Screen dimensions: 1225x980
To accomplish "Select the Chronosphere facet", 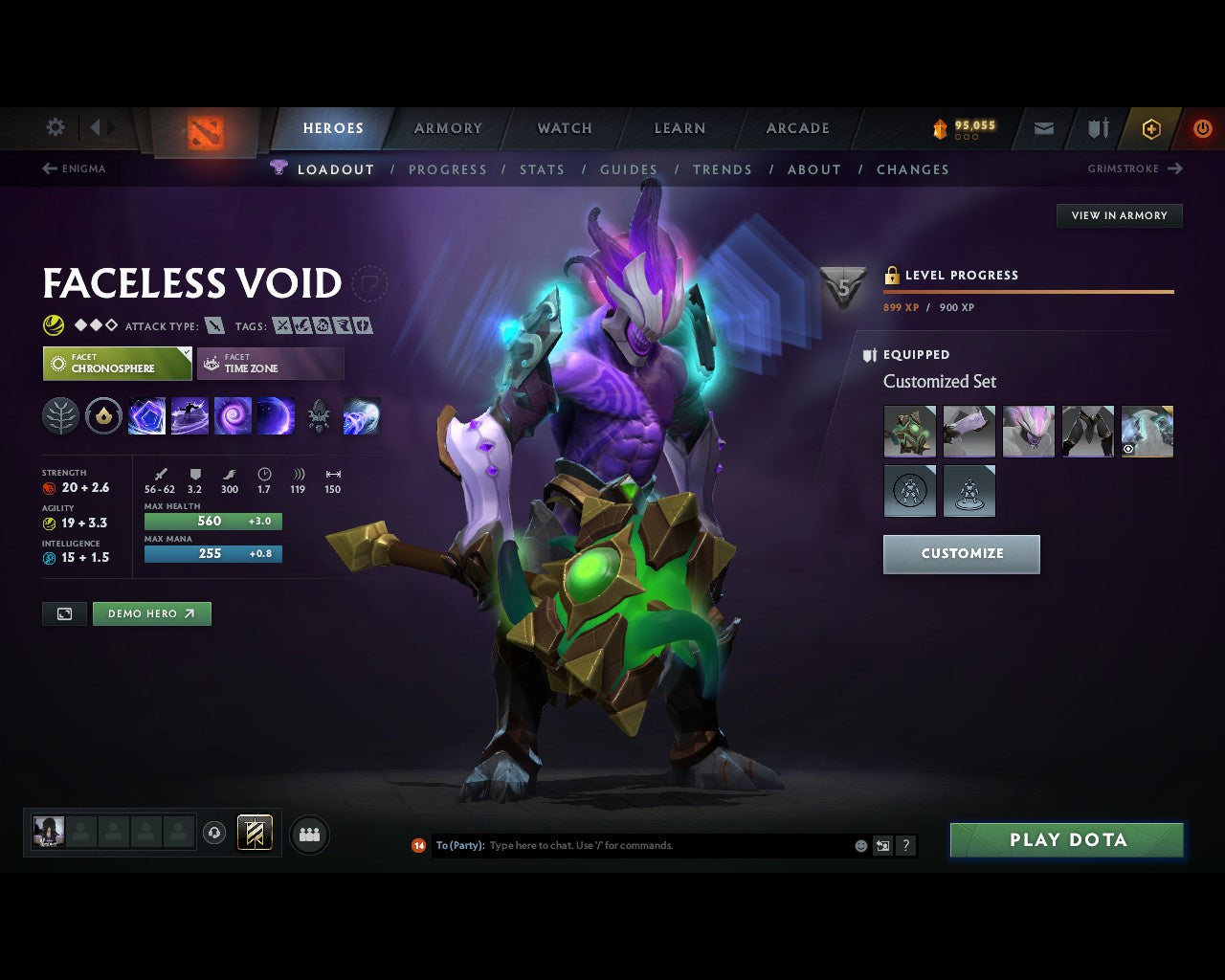I will (117, 364).
